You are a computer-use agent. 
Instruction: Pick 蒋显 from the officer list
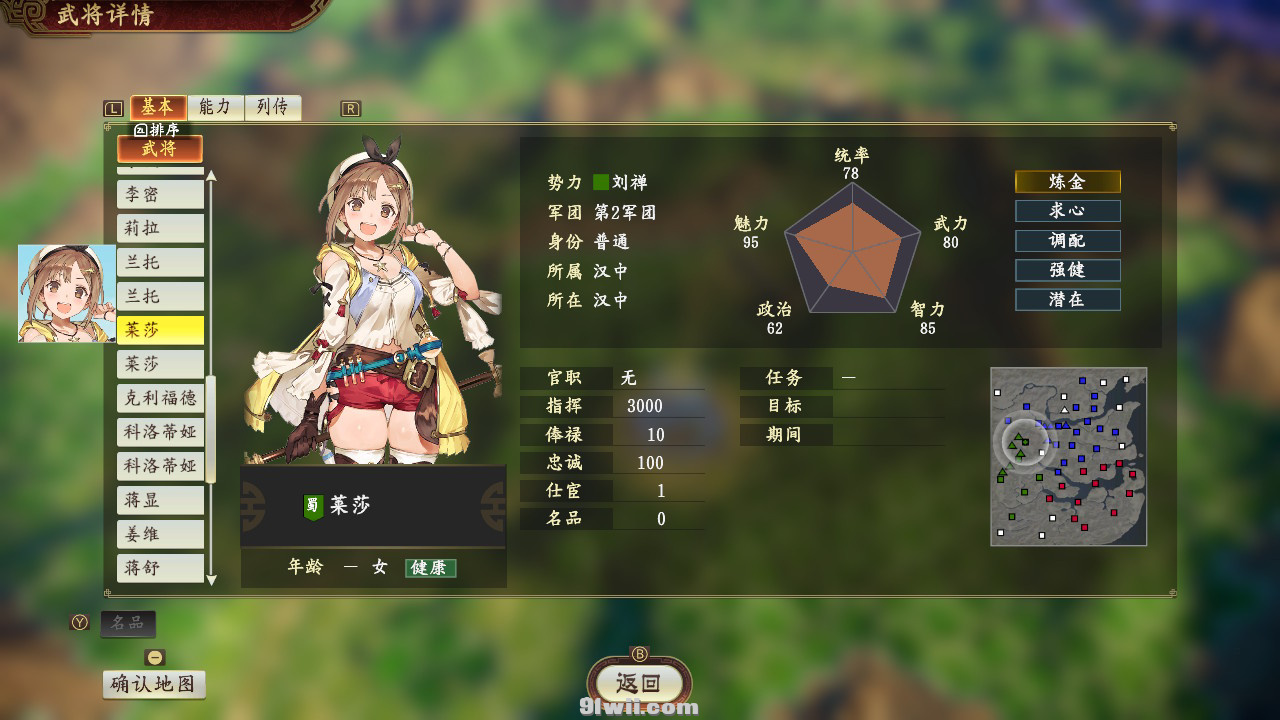160,500
